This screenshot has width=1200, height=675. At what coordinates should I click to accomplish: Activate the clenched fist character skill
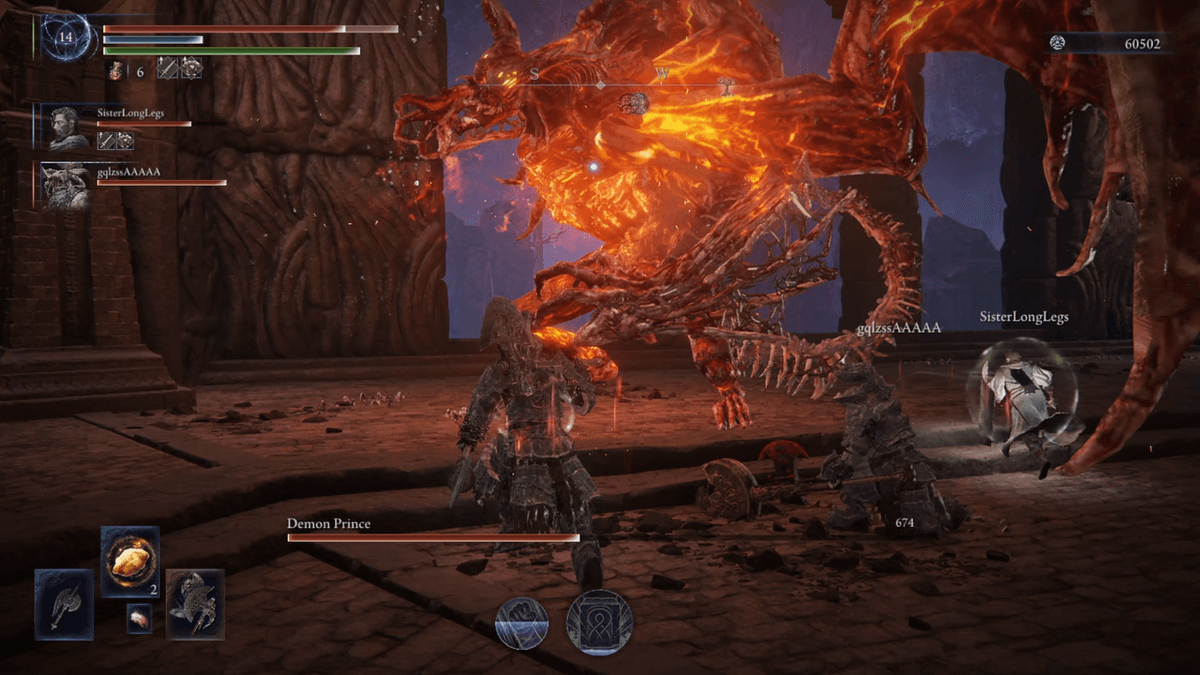522,622
